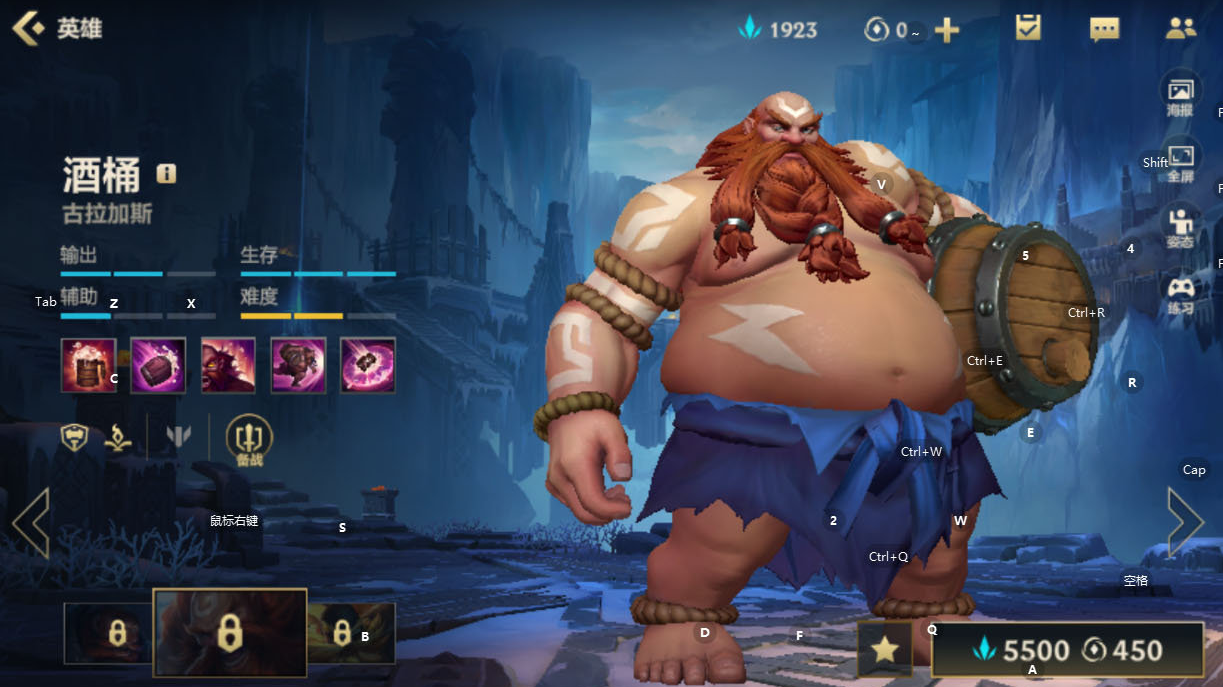The height and width of the screenshot is (687, 1223).
Task: Go to next champion with right arrow
Action: click(x=1186, y=522)
